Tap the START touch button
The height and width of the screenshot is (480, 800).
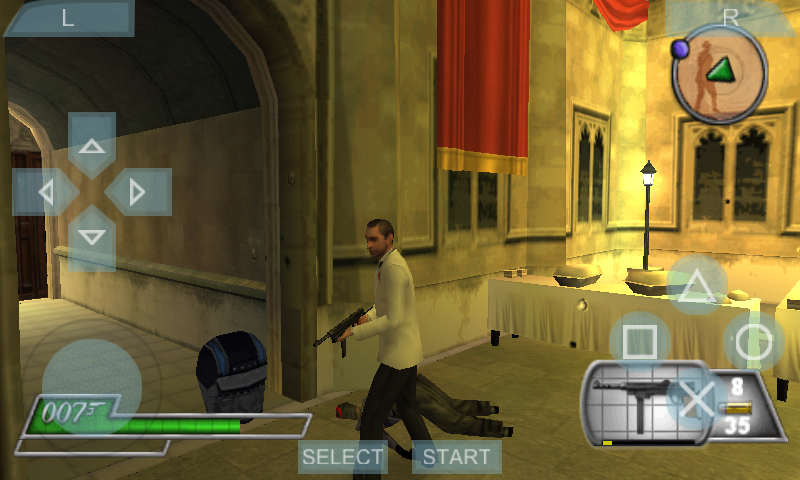[456, 458]
